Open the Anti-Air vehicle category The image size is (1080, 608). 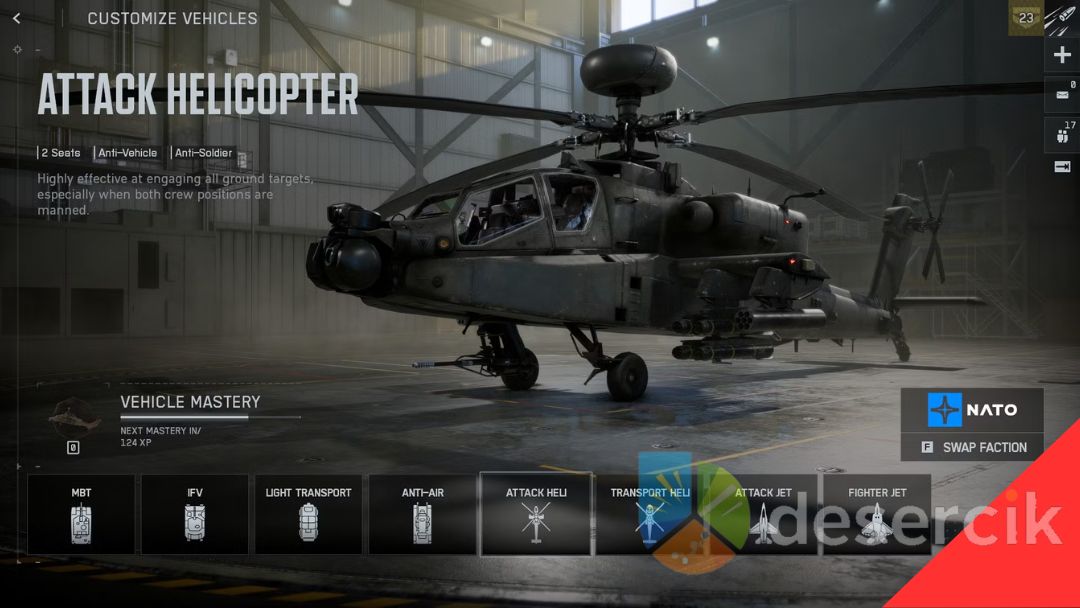click(x=422, y=514)
